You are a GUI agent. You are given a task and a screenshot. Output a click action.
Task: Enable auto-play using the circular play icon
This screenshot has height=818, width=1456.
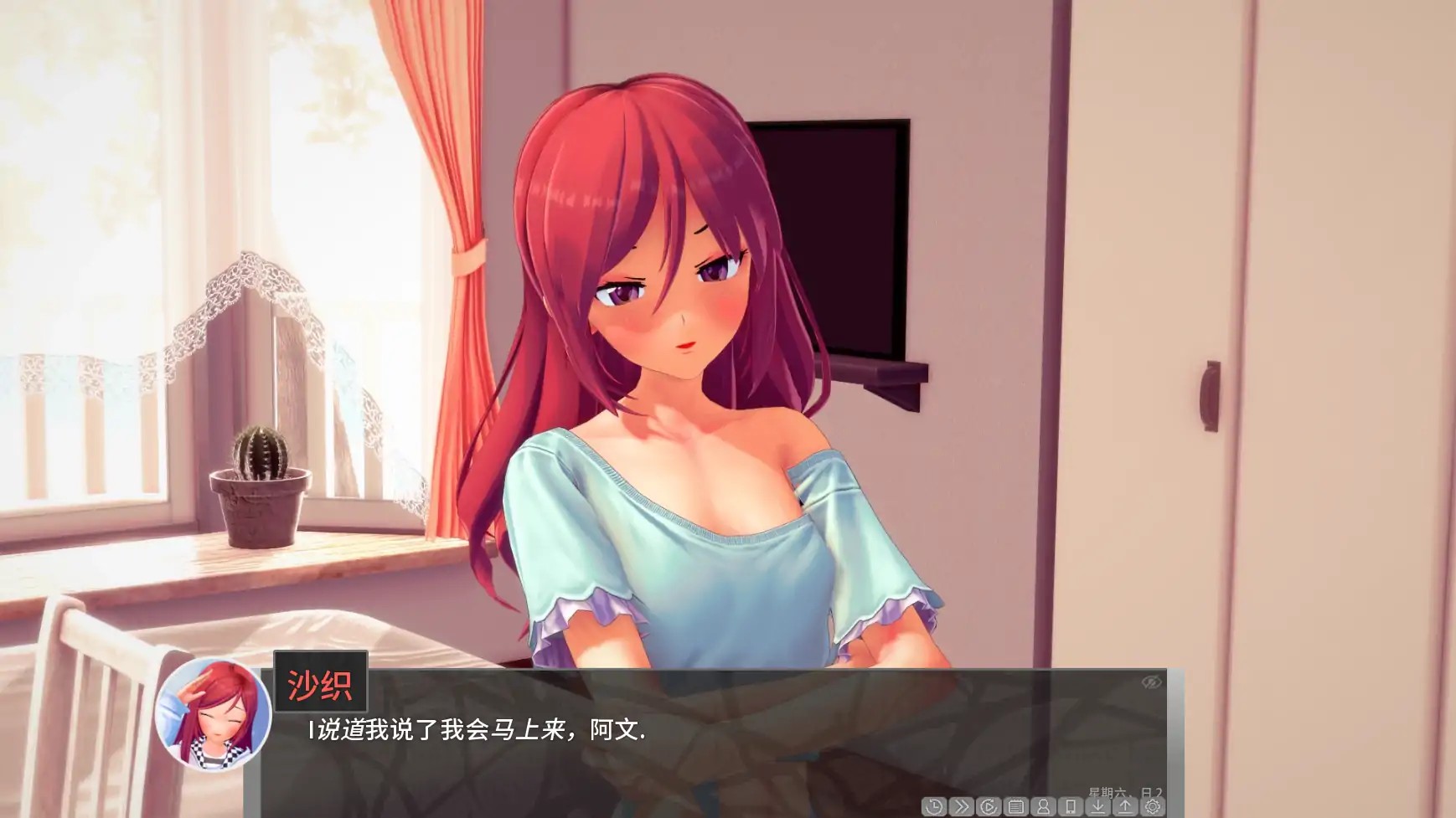click(989, 805)
